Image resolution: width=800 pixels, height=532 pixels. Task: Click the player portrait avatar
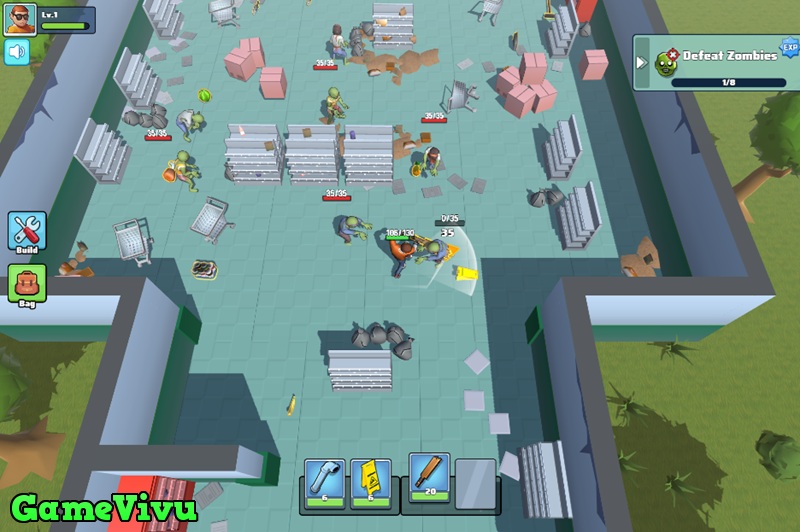19,19
